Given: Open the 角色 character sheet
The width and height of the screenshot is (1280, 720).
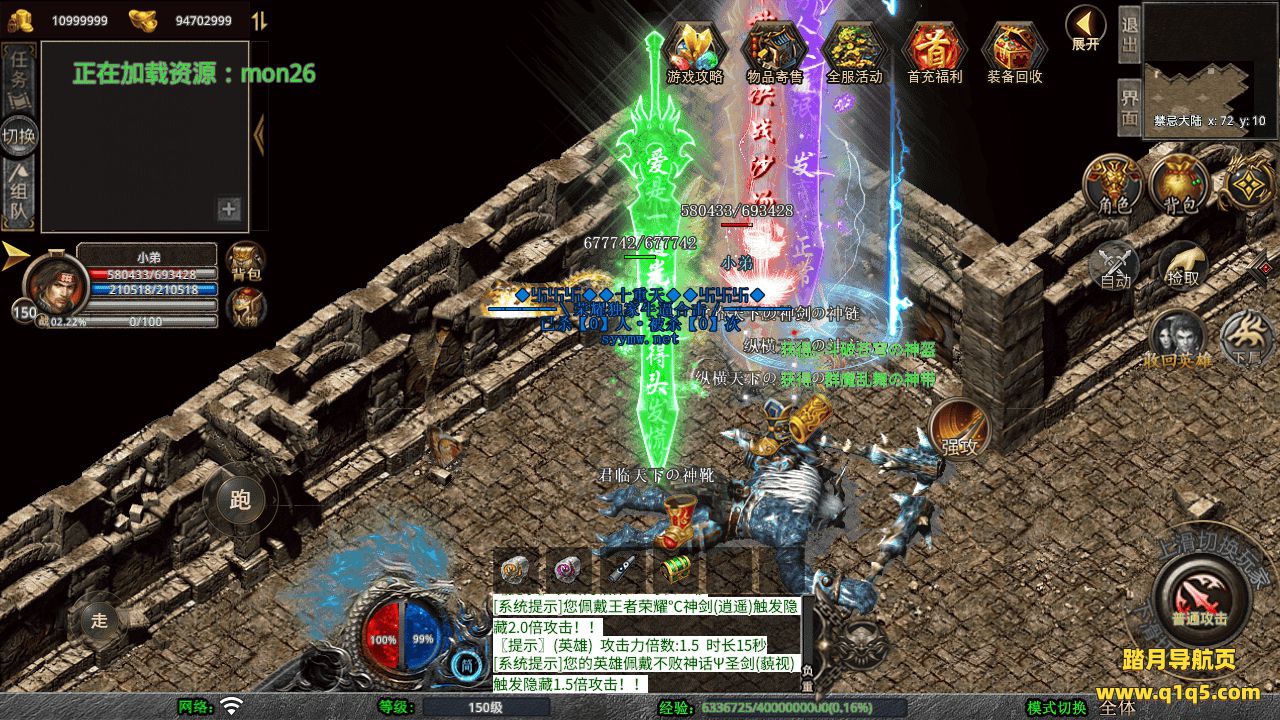Looking at the screenshot, I should pyautogui.click(x=1114, y=184).
